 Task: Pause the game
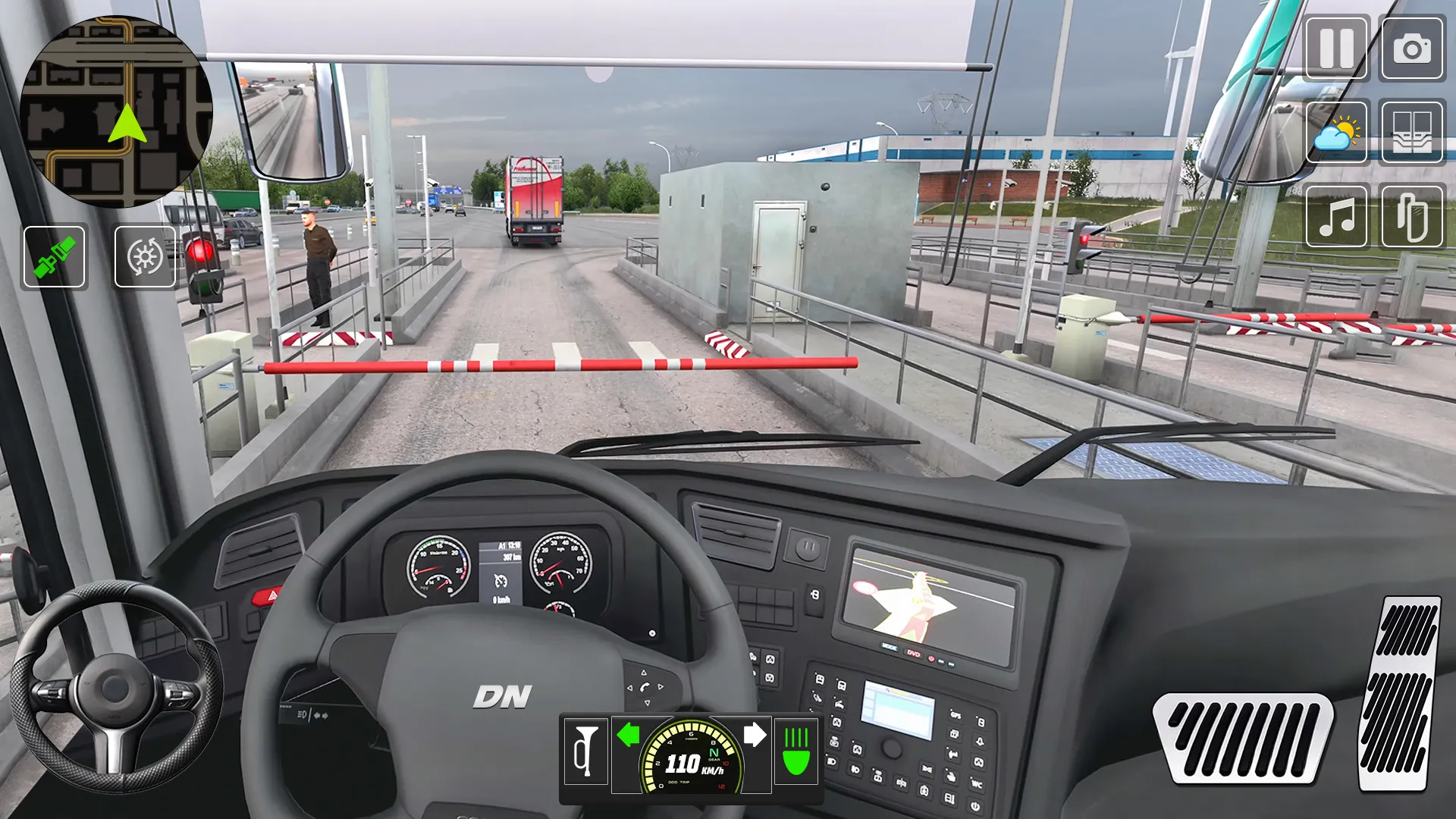click(1336, 49)
